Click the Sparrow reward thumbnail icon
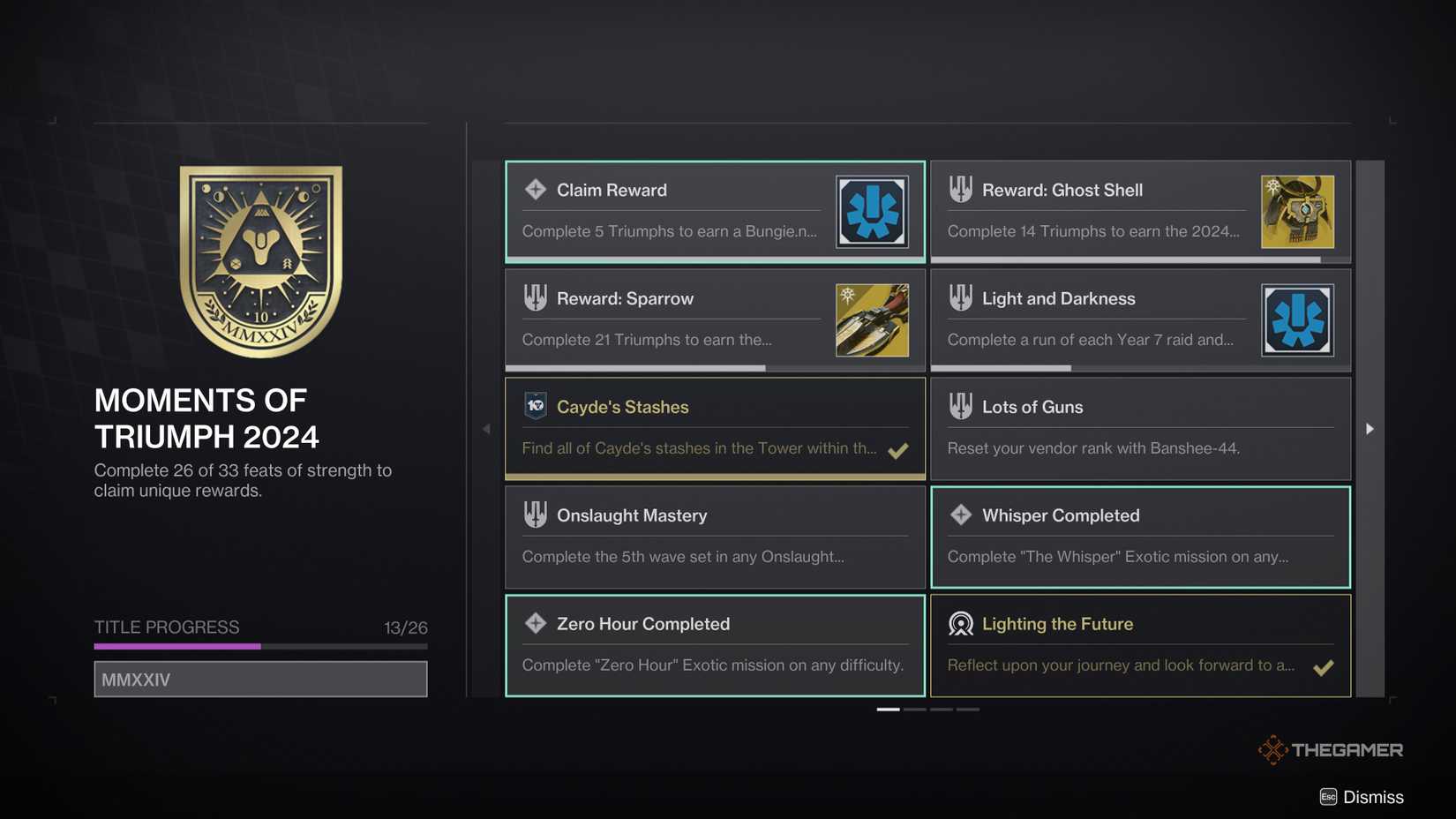This screenshot has height=819, width=1456. 872,319
